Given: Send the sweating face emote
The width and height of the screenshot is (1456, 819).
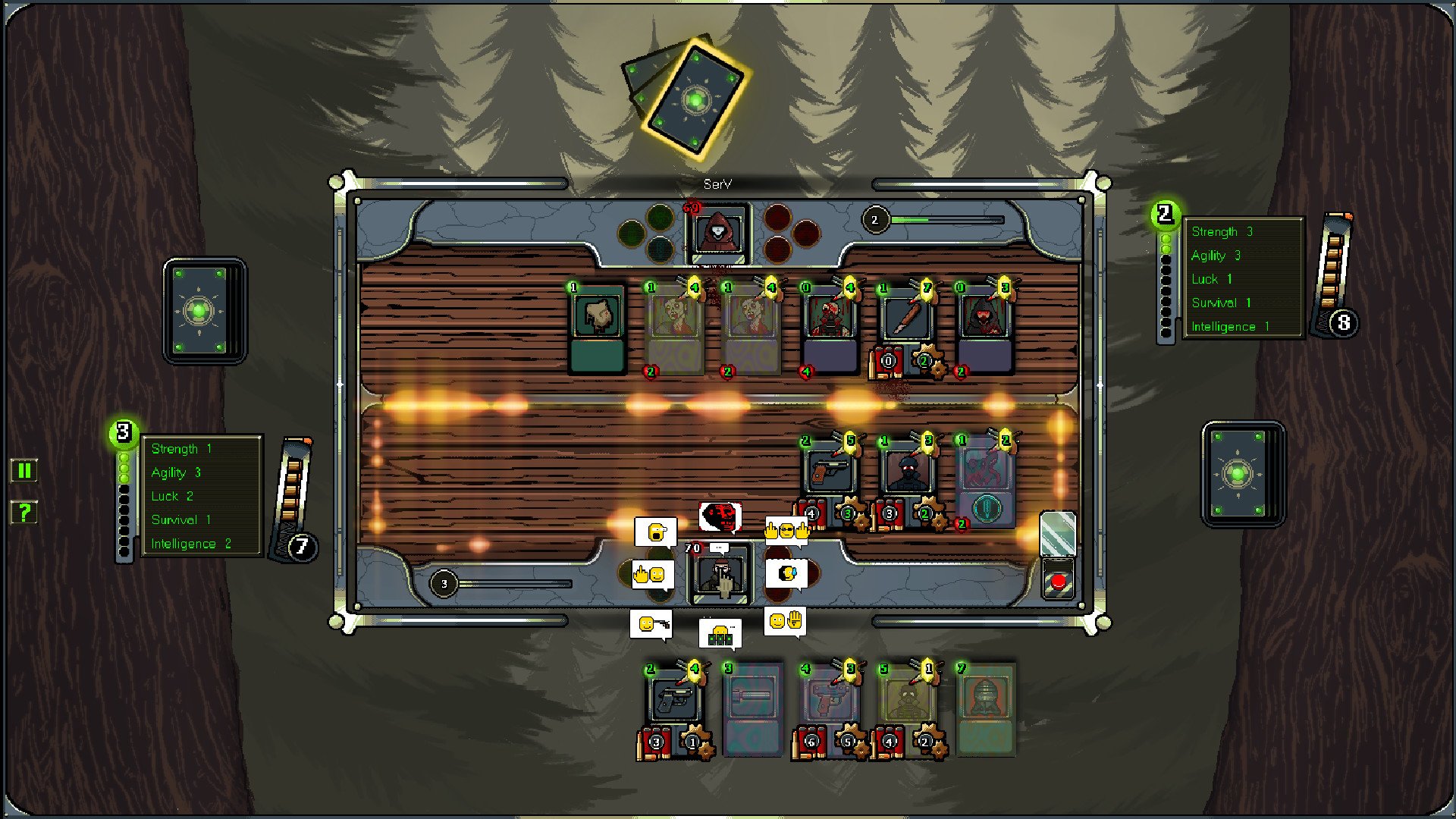Looking at the screenshot, I should click(x=786, y=573).
